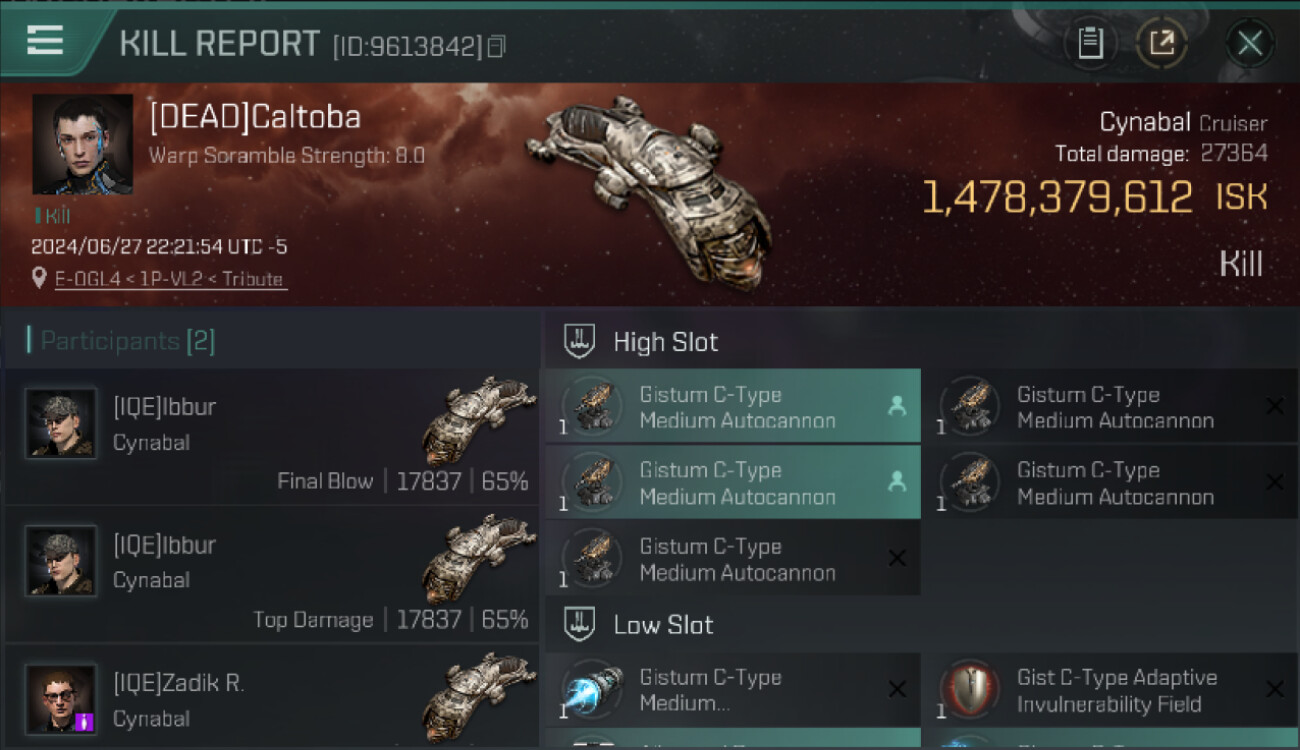Viewport: 1300px width, 750px height.
Task: Select the Gistum C-Type Medium low slot module
Action: coord(732,690)
